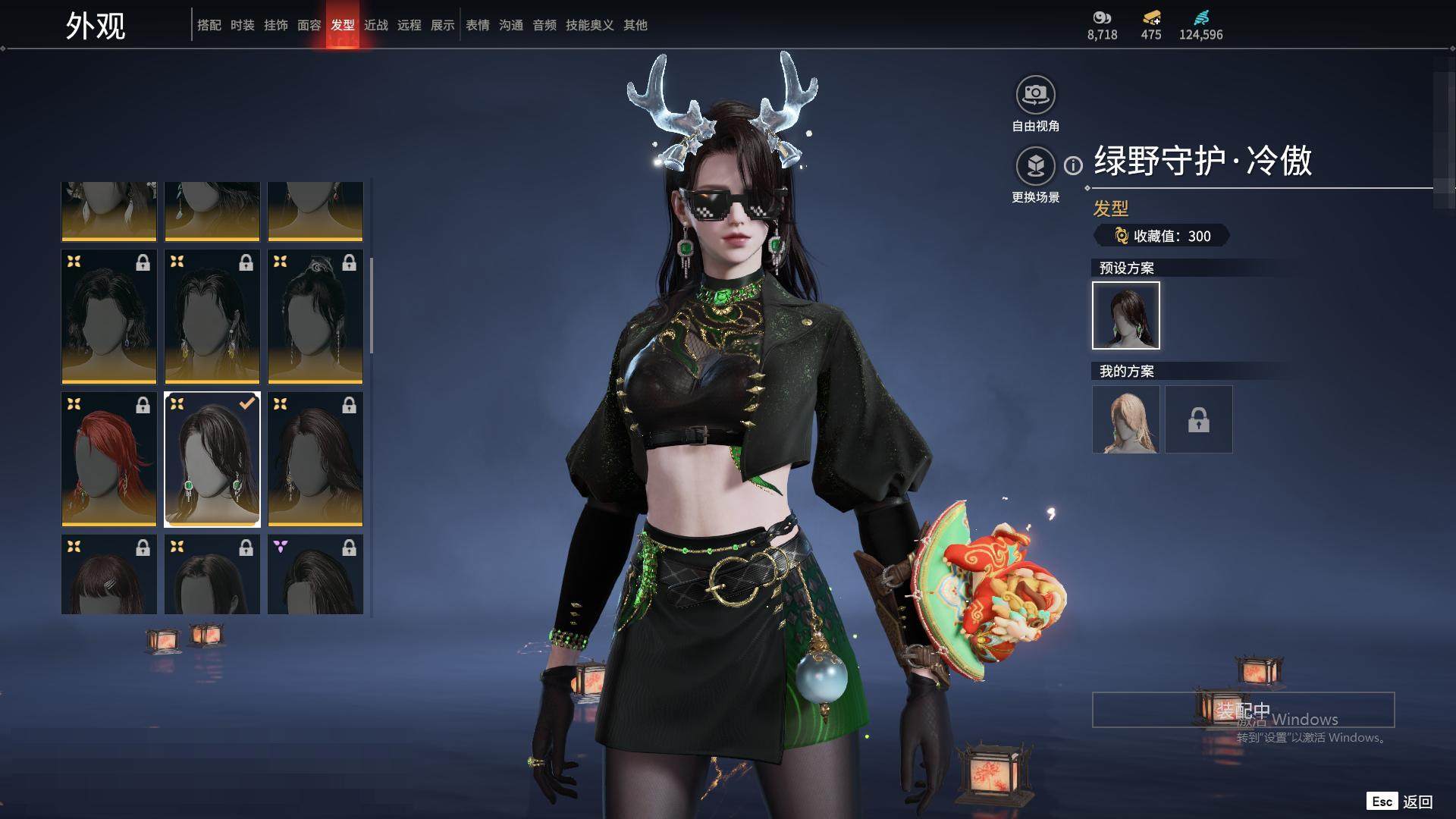Go to the 其他 tab
The width and height of the screenshot is (1456, 819).
click(635, 25)
